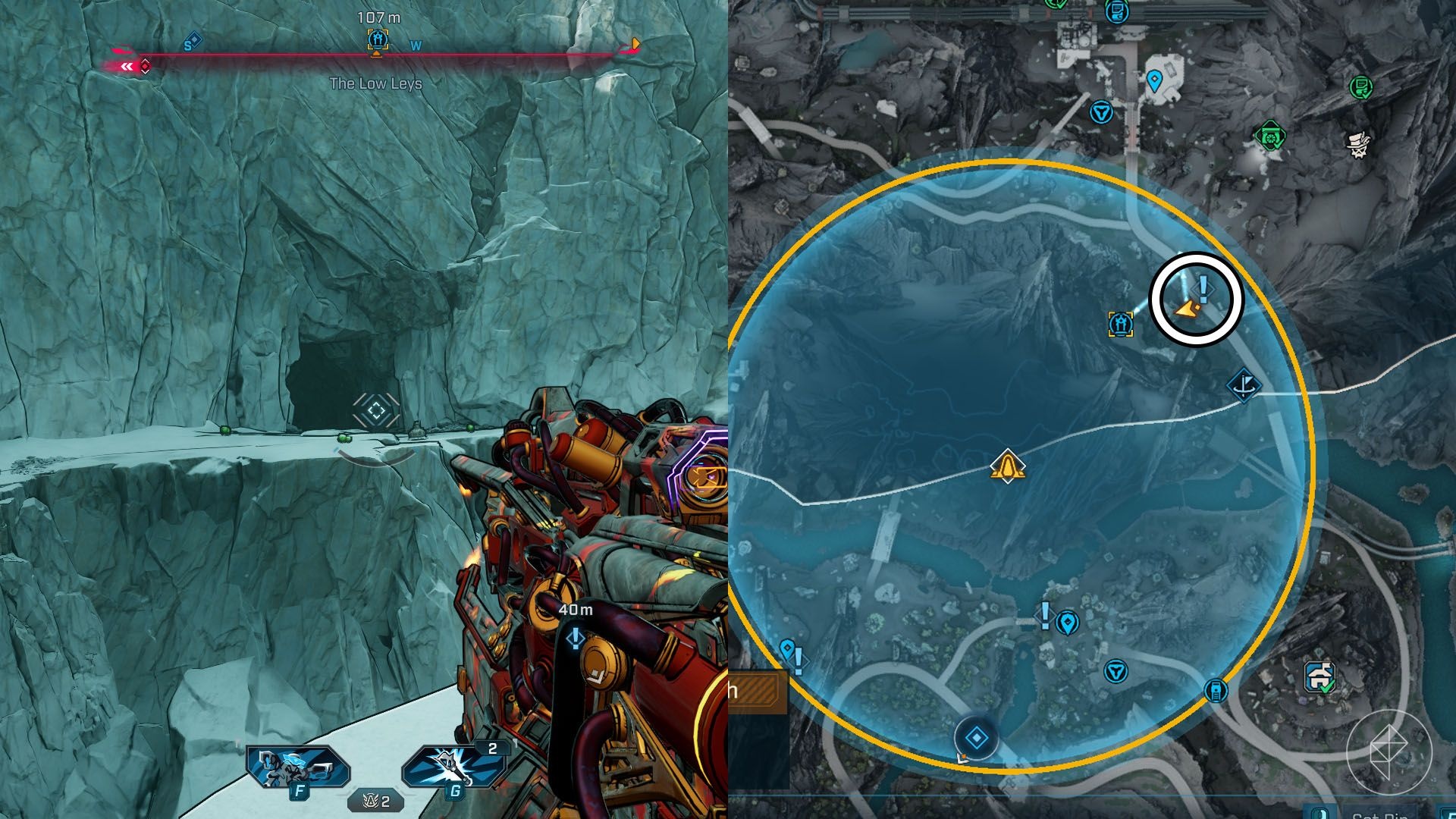Image resolution: width=1456 pixels, height=819 pixels.
Task: Select the green hexagon marker on the map
Action: point(1270,137)
